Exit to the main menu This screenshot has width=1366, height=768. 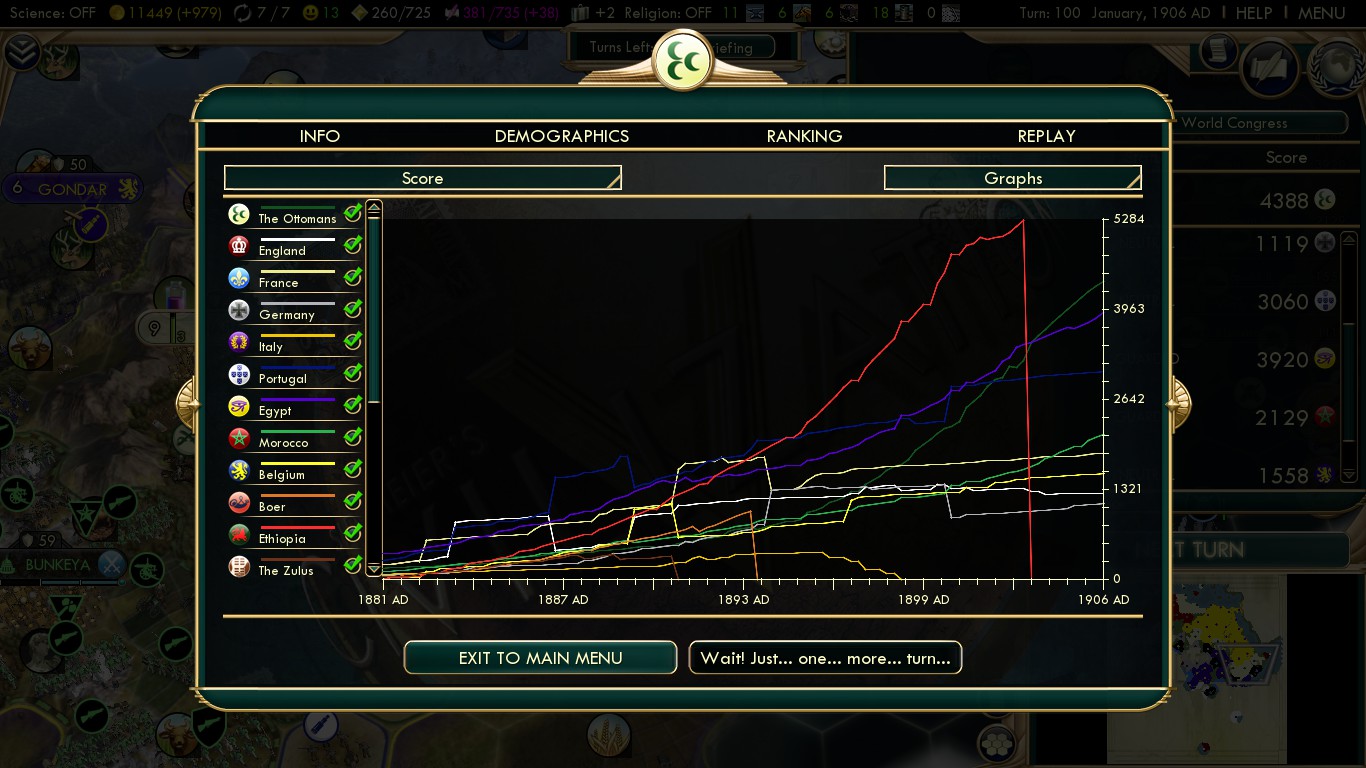click(540, 658)
